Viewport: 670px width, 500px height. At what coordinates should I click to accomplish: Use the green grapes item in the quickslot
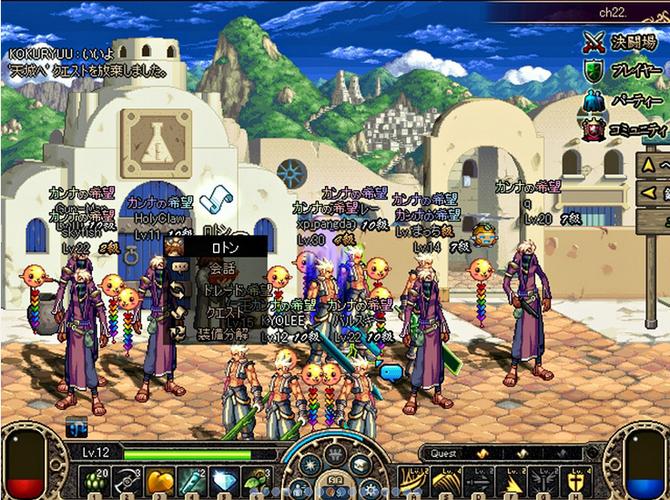pyautogui.click(x=95, y=480)
